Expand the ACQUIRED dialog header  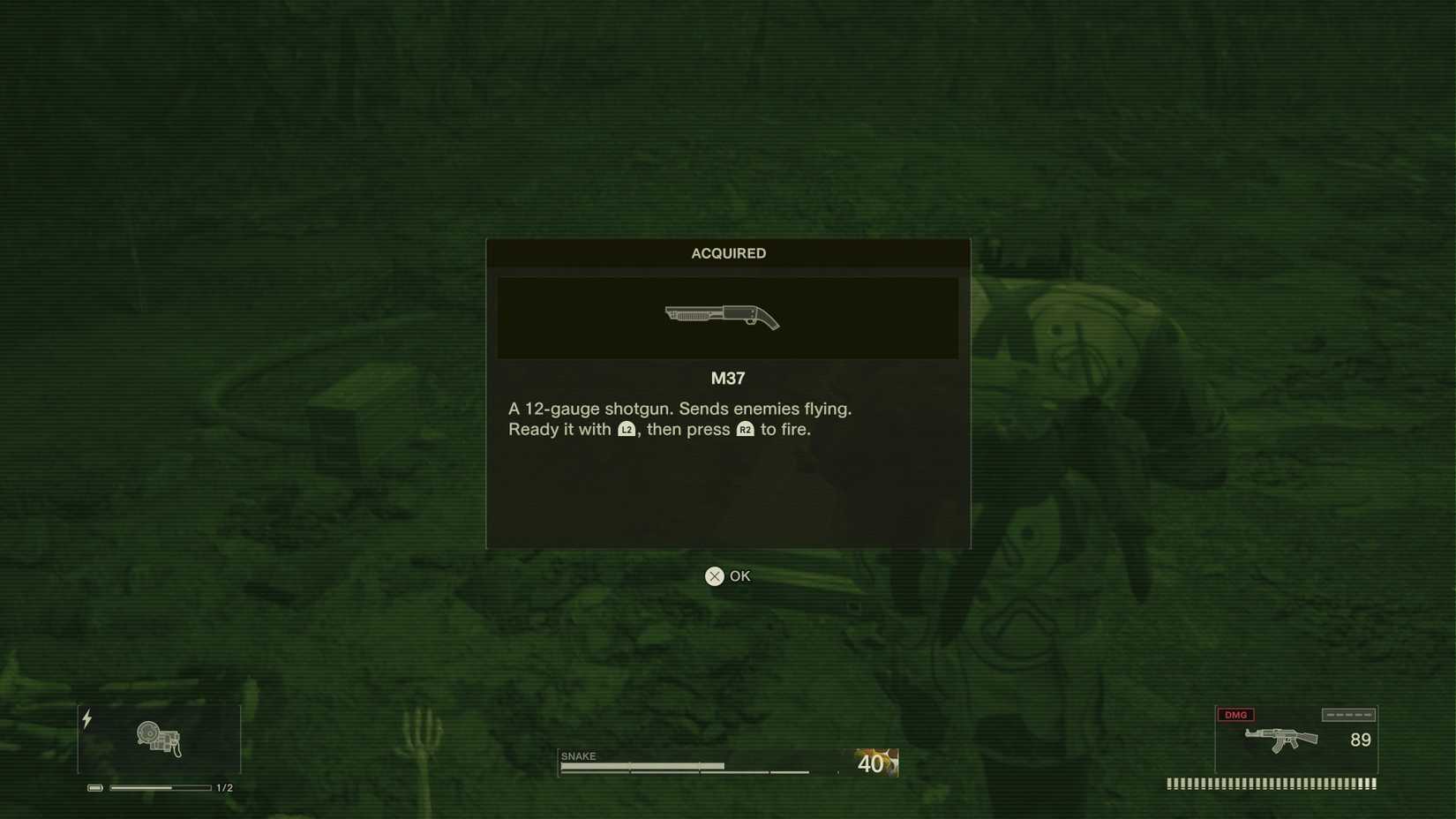coord(727,253)
